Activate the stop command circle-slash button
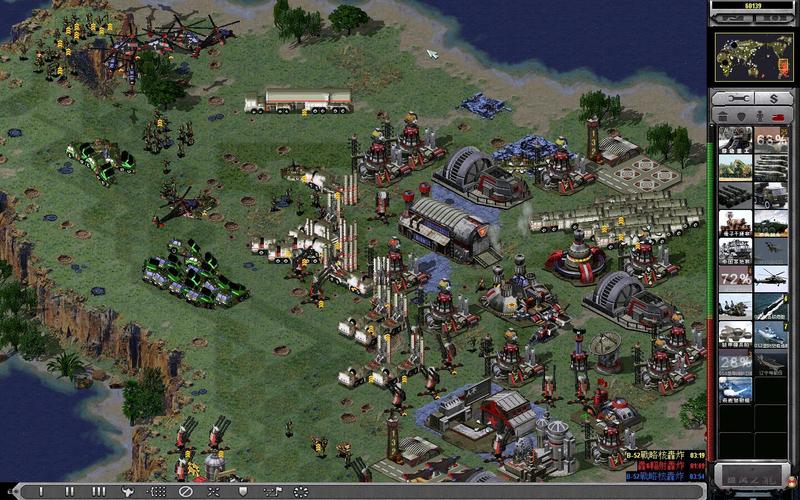The image size is (800, 500). (185, 492)
